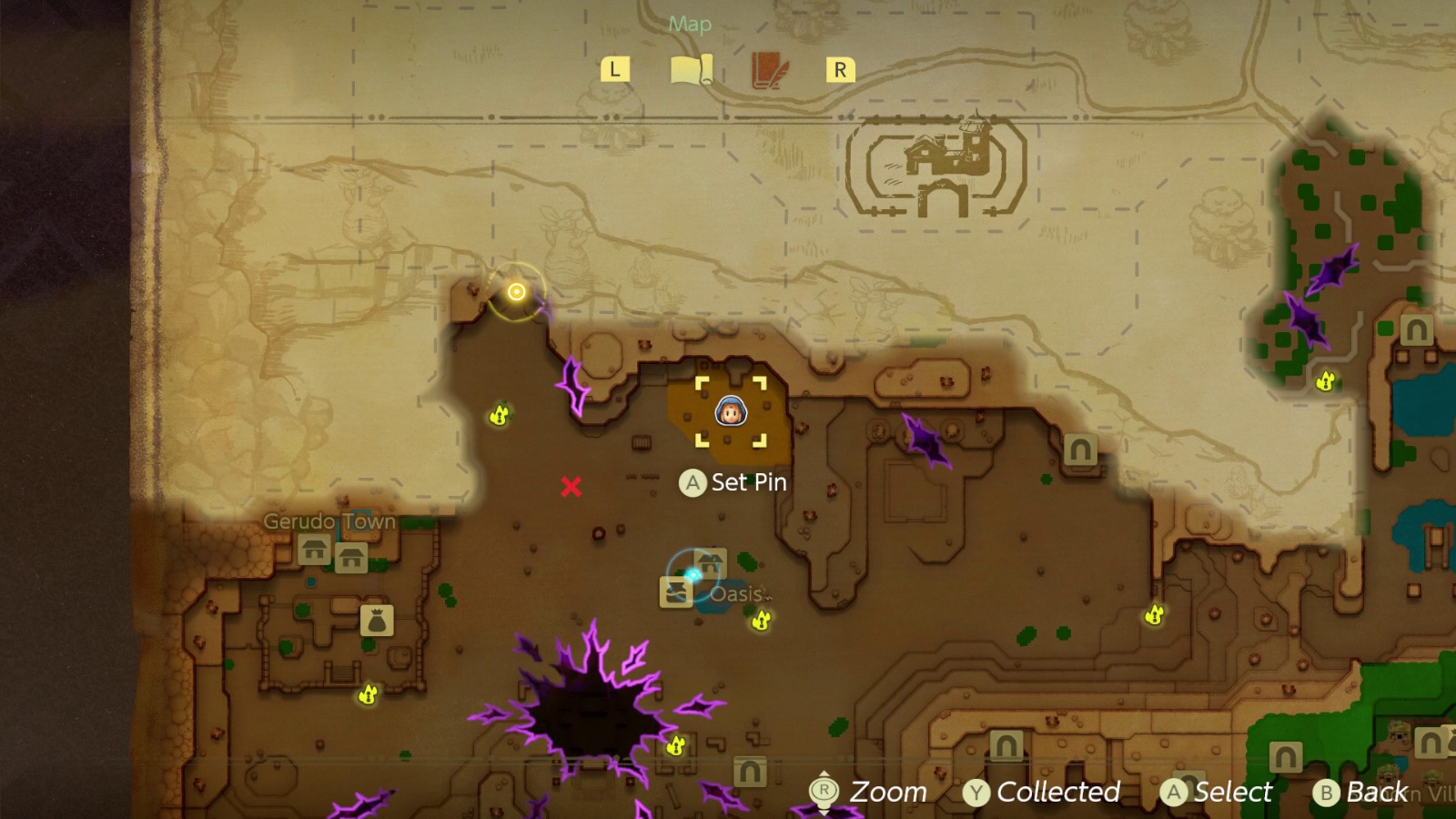Open the red journal notes tab

(x=765, y=68)
